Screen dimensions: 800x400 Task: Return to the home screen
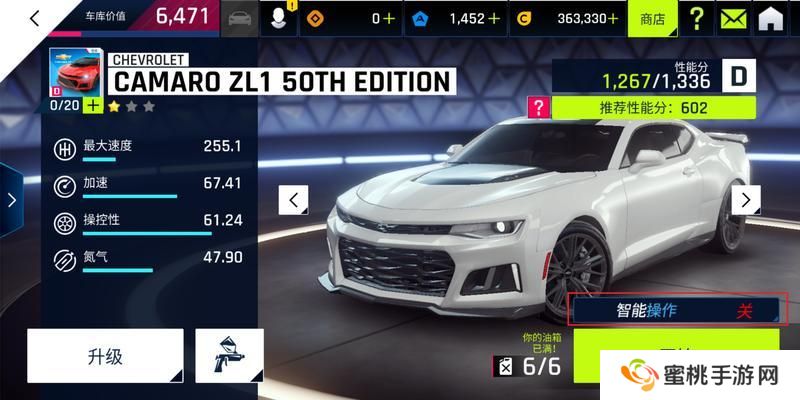coord(771,18)
